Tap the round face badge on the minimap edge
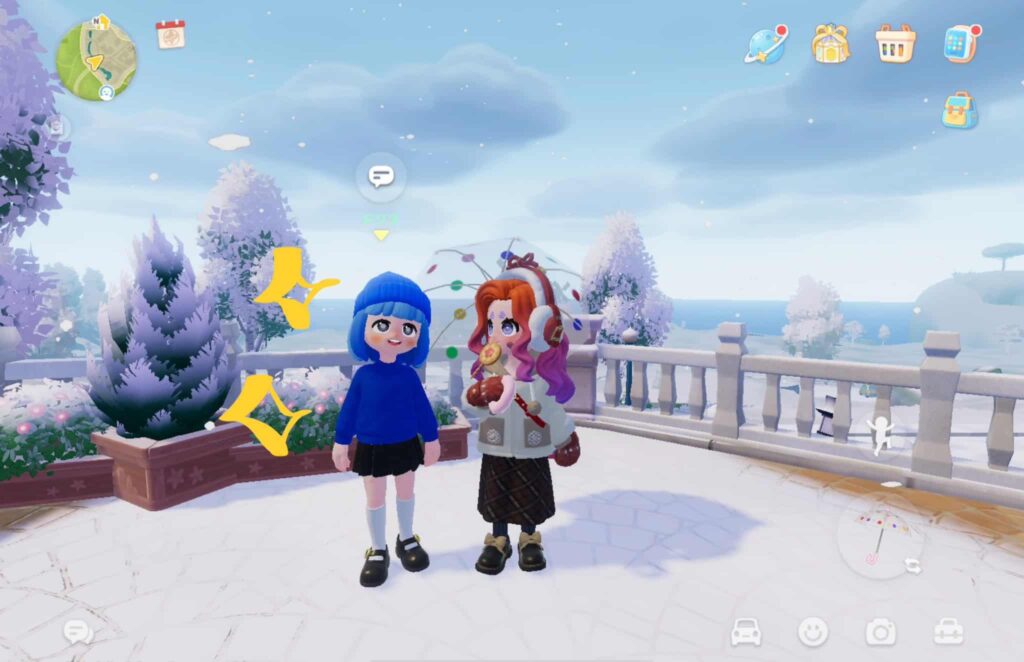The height and width of the screenshot is (662, 1024). 106,92
